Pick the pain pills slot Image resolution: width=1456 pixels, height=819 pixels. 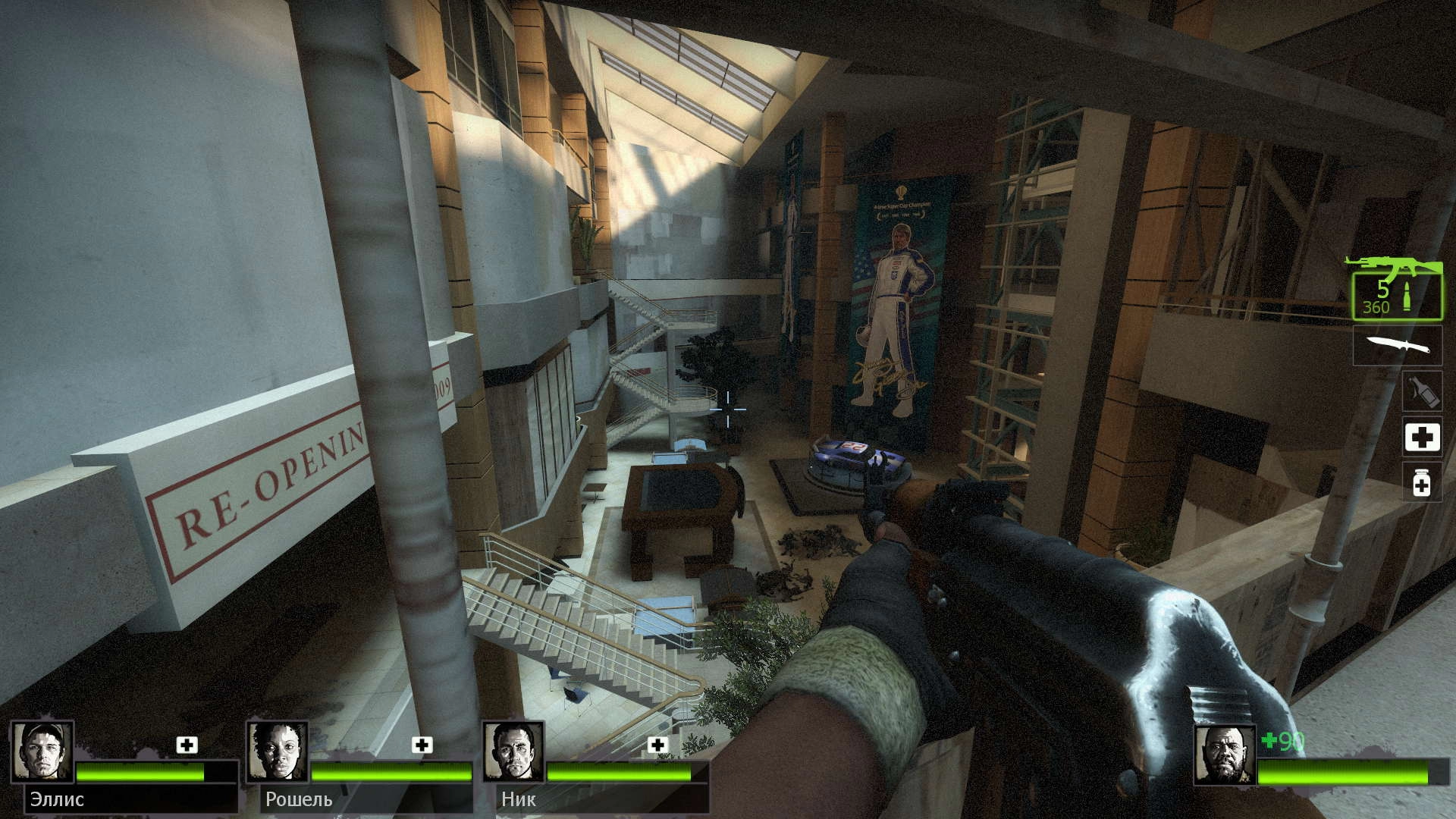(x=1422, y=483)
